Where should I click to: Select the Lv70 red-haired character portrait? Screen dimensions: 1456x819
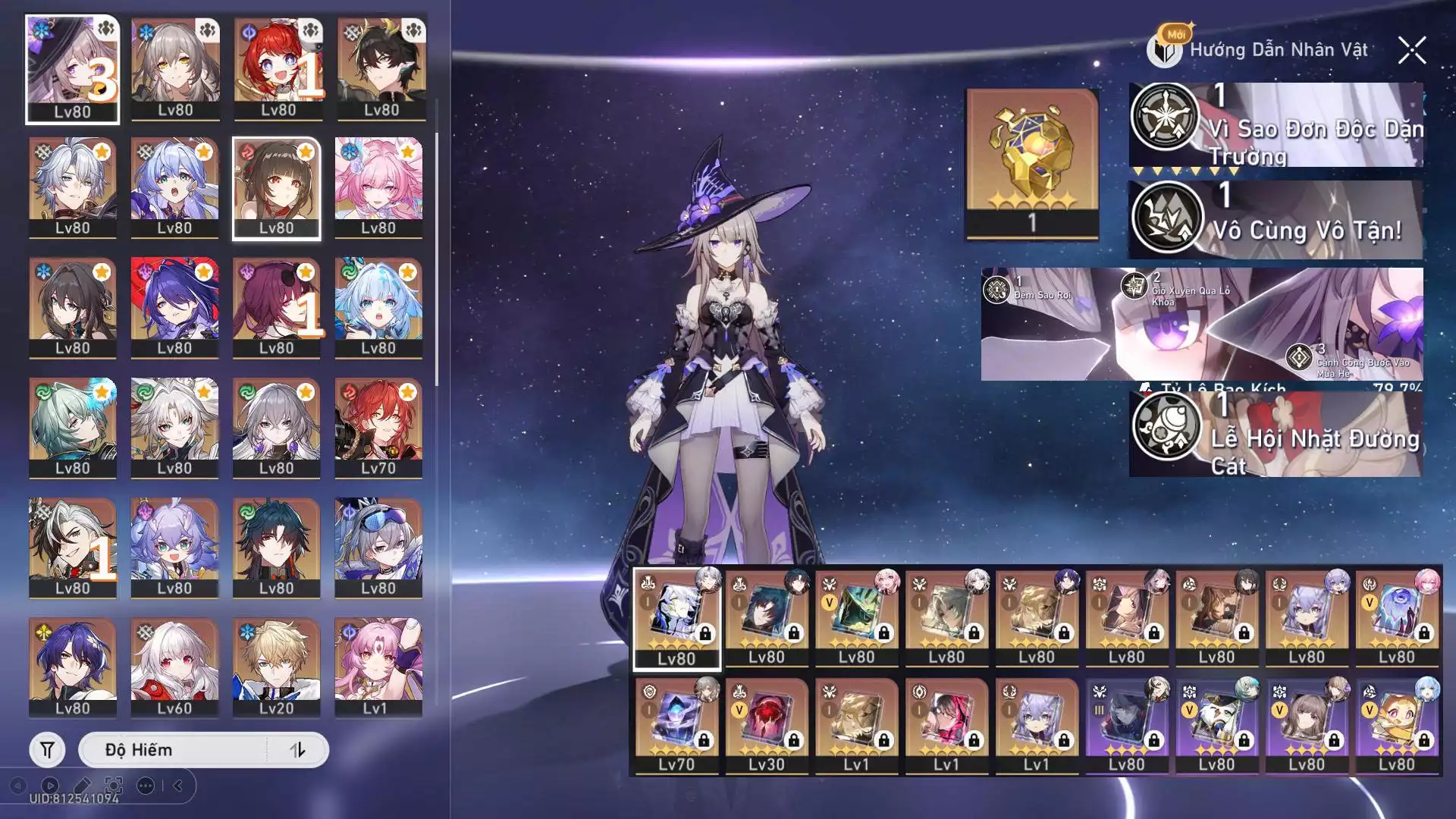[x=378, y=428]
